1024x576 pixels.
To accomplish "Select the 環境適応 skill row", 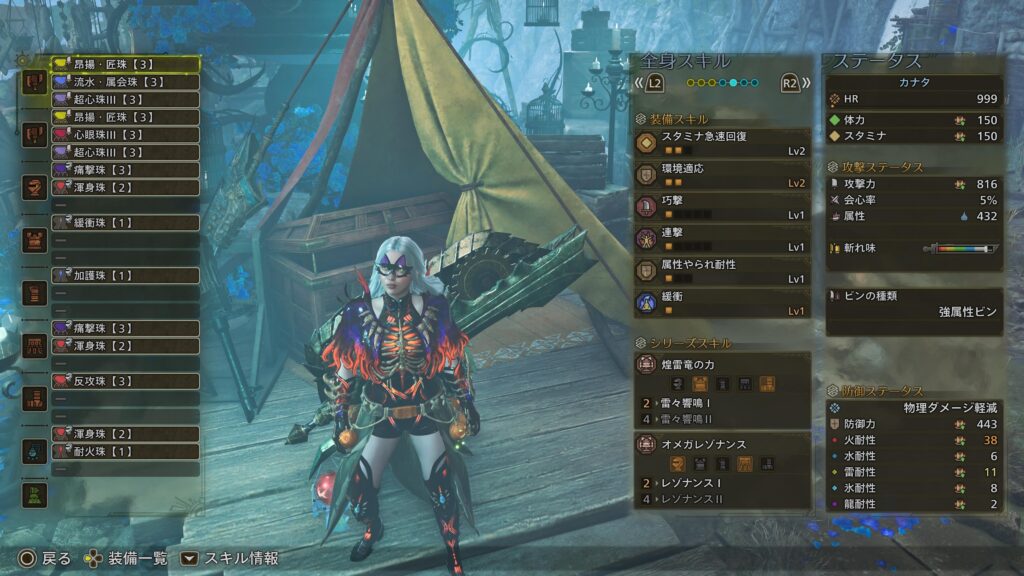I will (721, 175).
